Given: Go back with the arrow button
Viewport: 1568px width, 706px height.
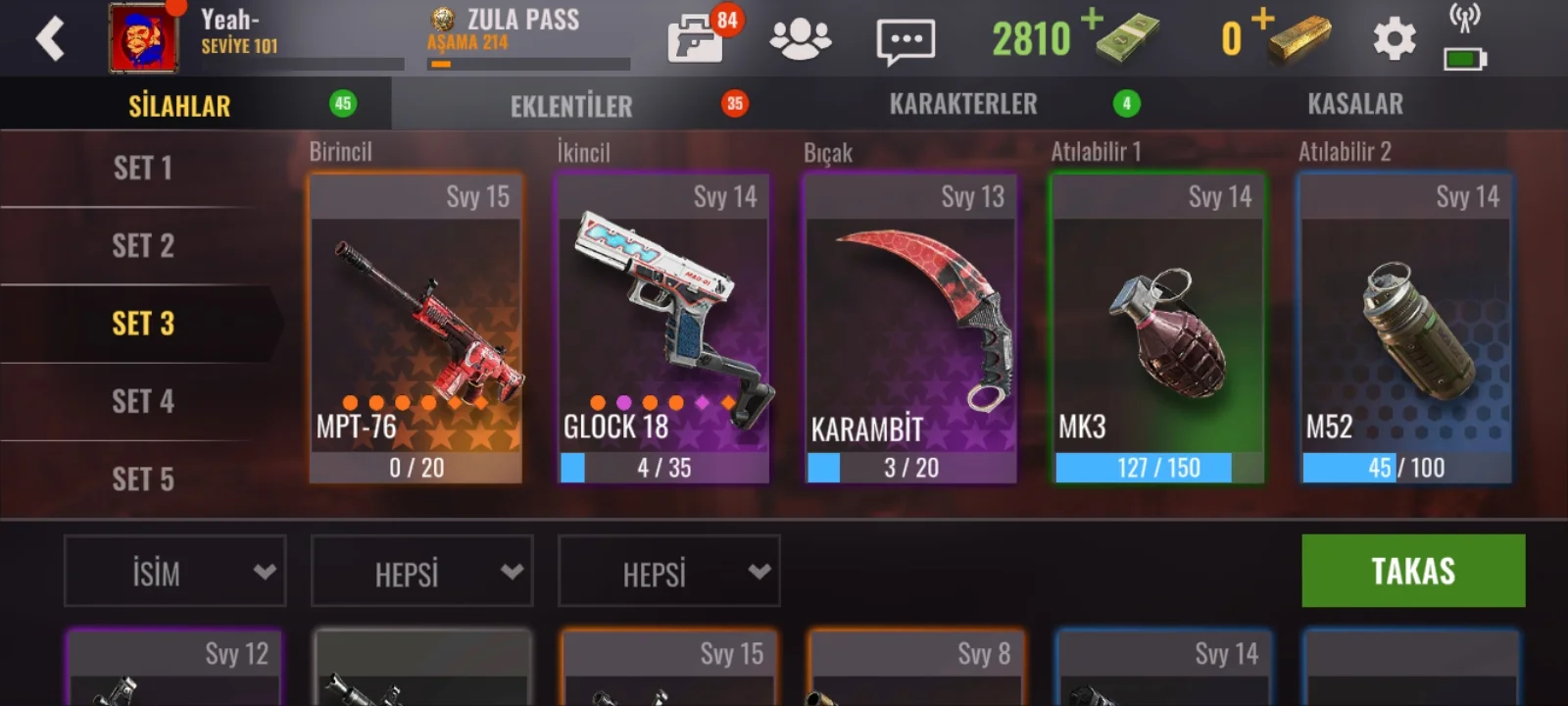Looking at the screenshot, I should tap(50, 39).
